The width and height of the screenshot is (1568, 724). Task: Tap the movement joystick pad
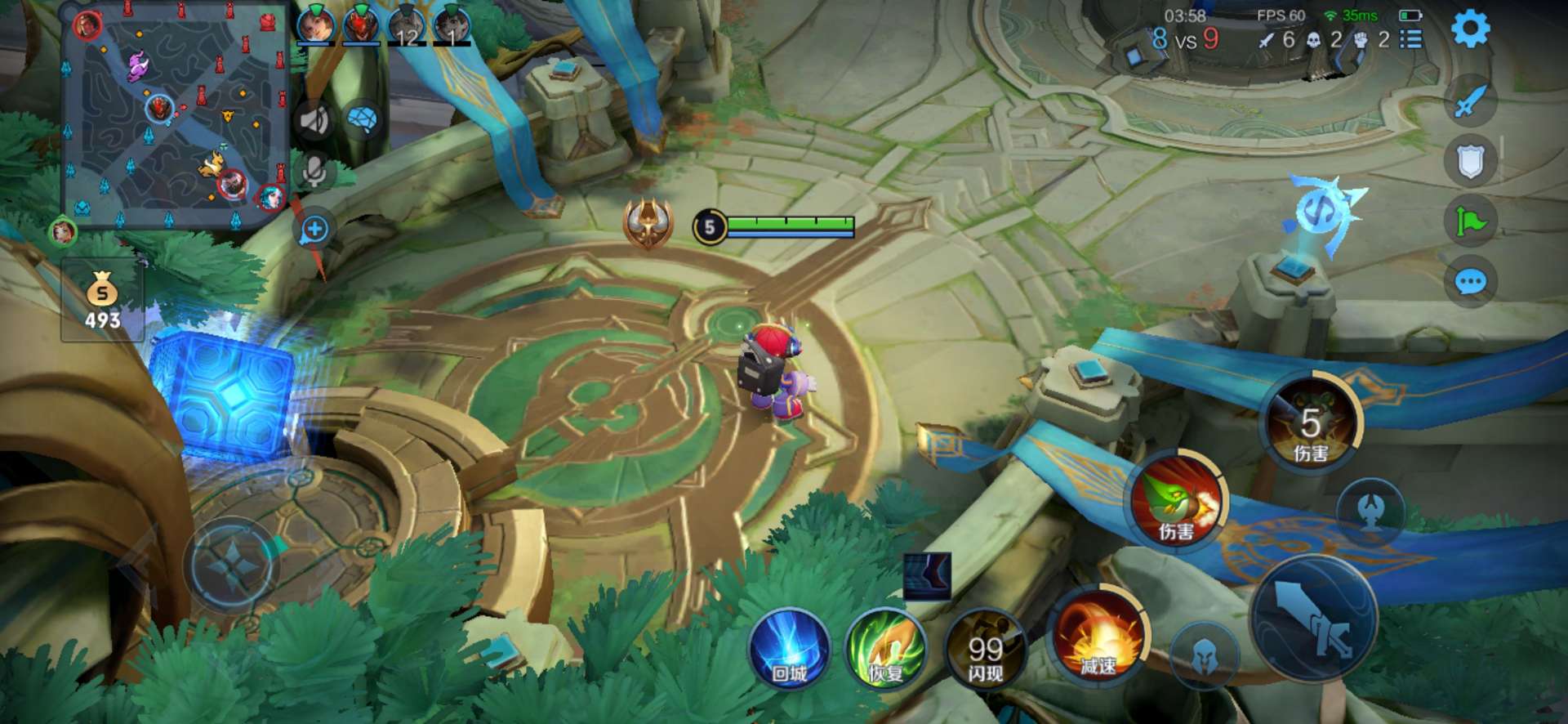(233, 565)
